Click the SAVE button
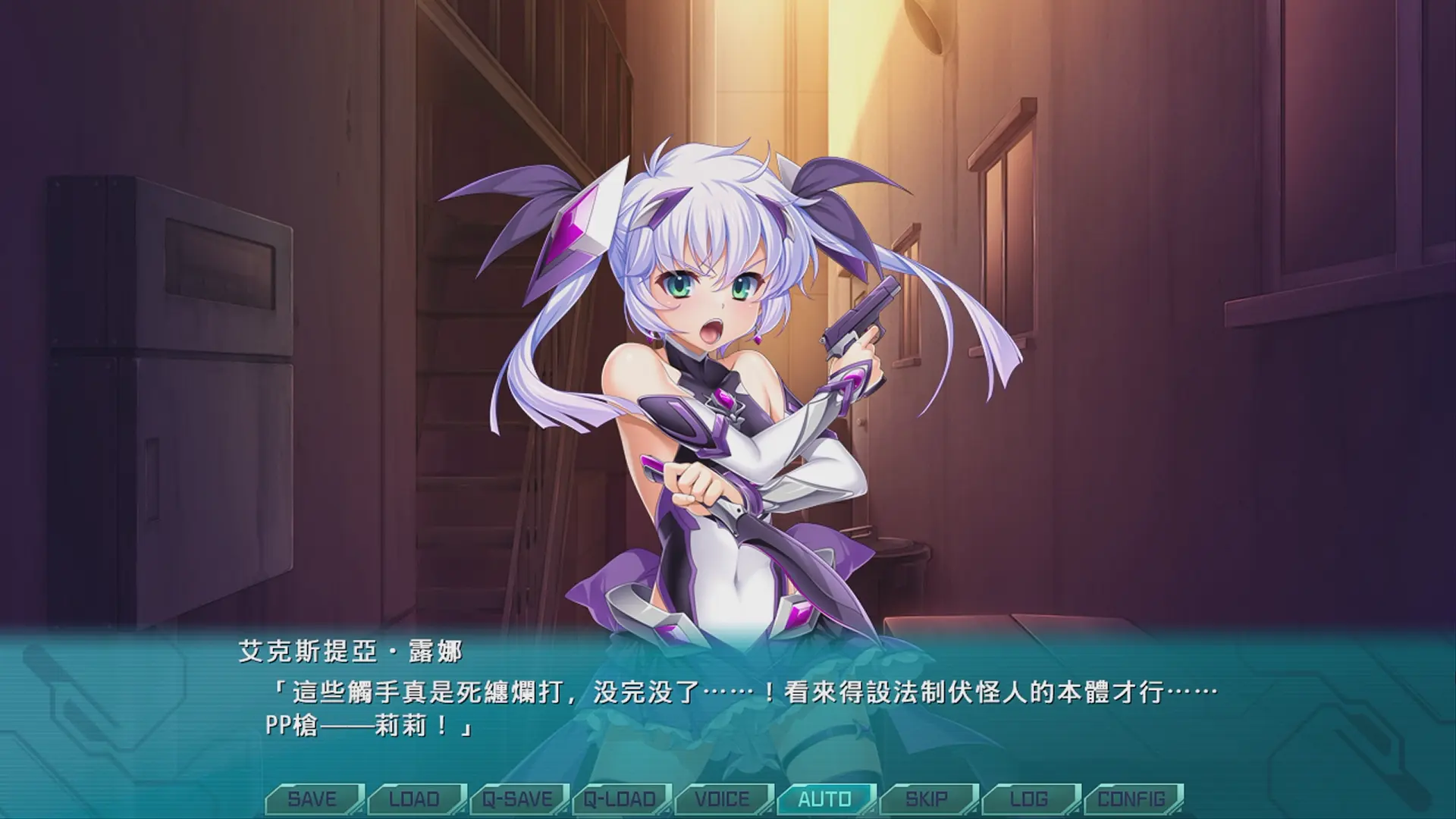The width and height of the screenshot is (1456, 819). [x=312, y=799]
